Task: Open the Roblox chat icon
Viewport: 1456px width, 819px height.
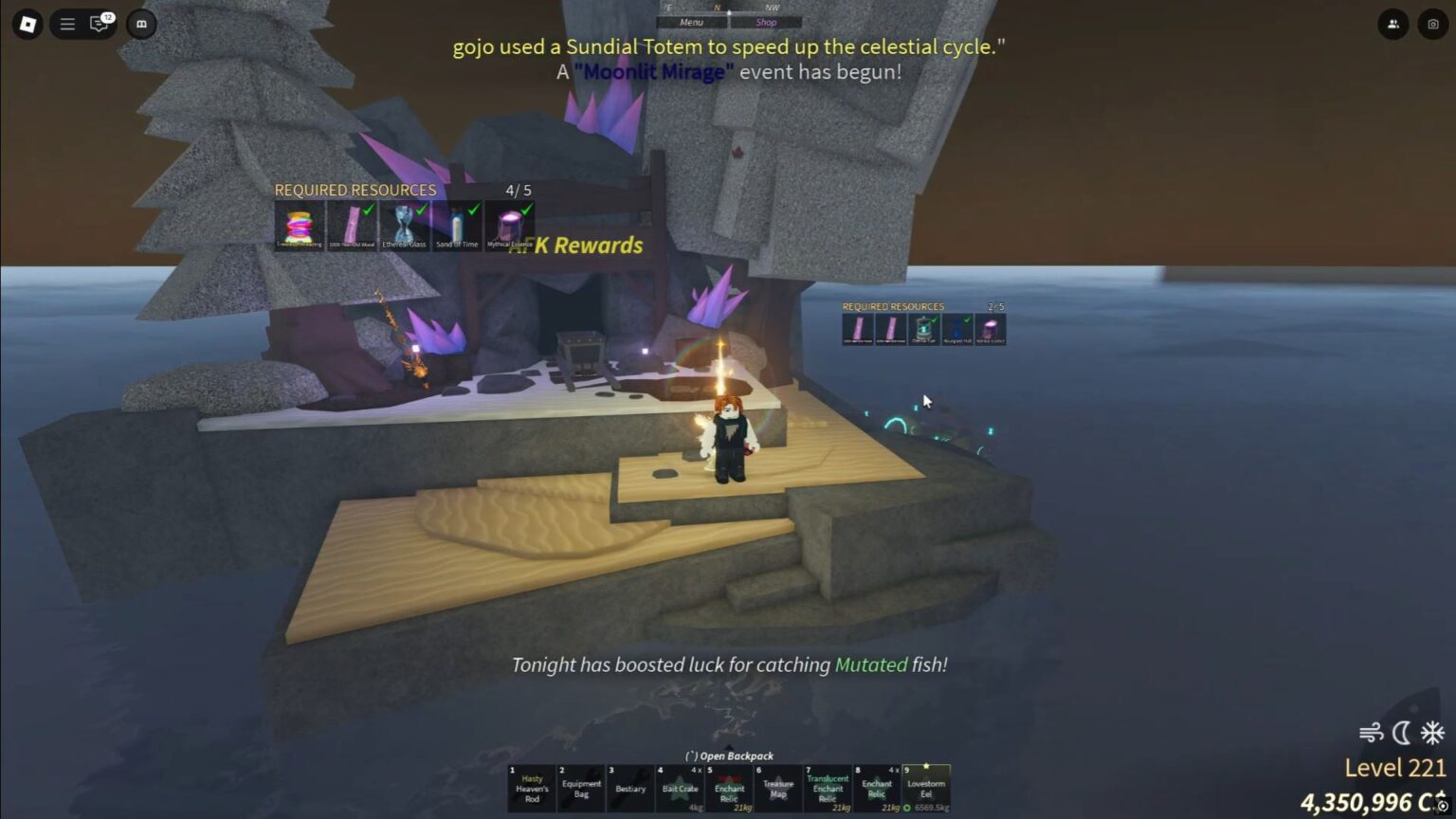Action: tap(98, 25)
